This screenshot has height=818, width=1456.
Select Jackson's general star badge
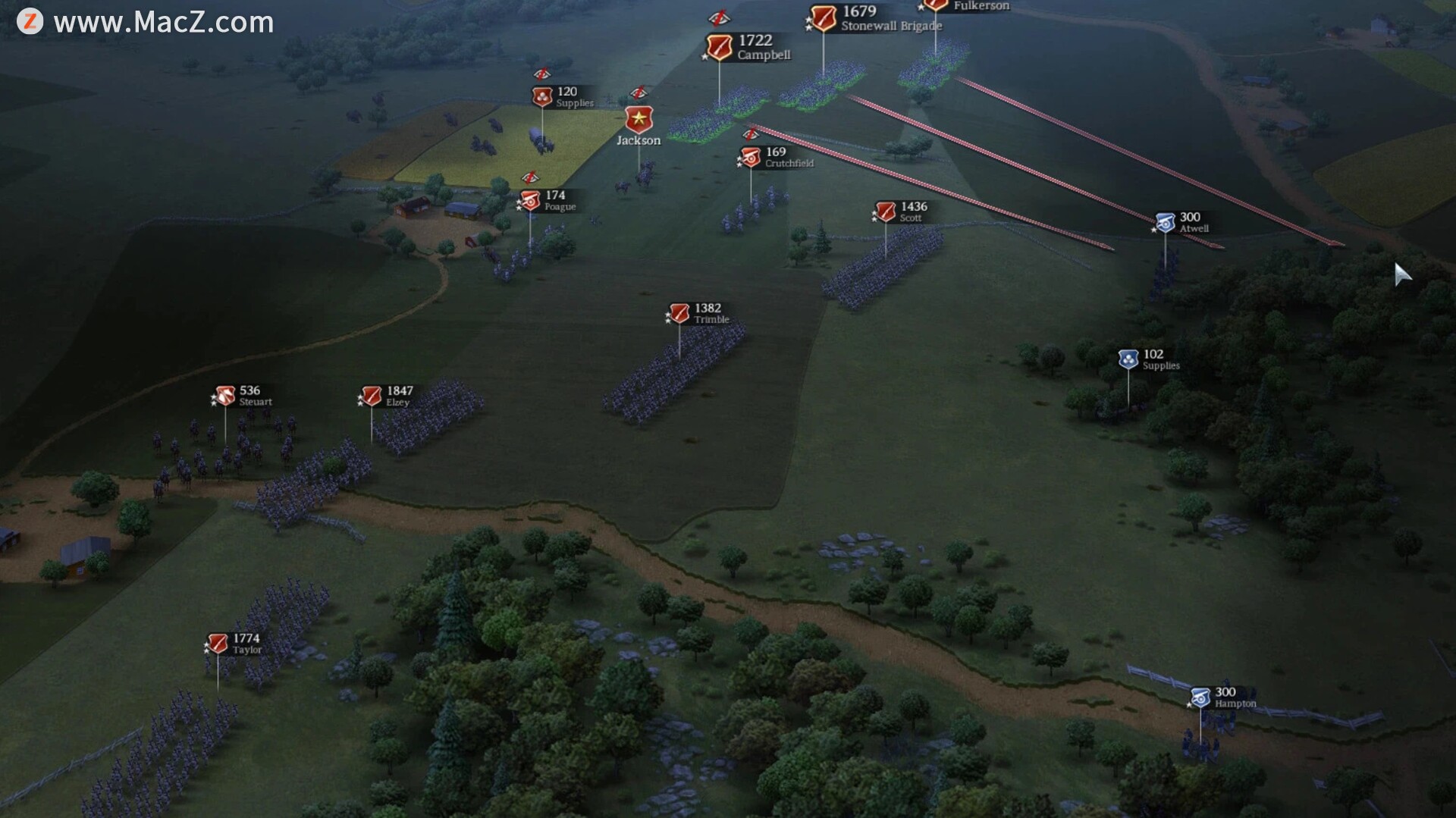[x=639, y=119]
